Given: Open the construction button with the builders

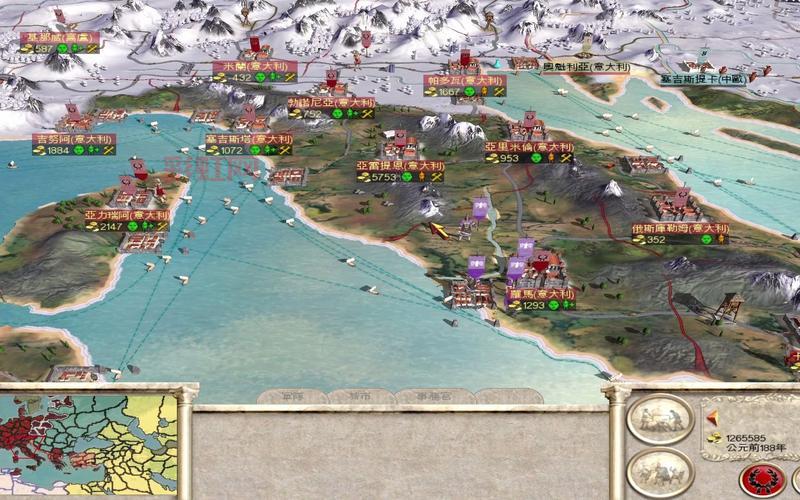Looking at the screenshot, I should coord(661,419).
